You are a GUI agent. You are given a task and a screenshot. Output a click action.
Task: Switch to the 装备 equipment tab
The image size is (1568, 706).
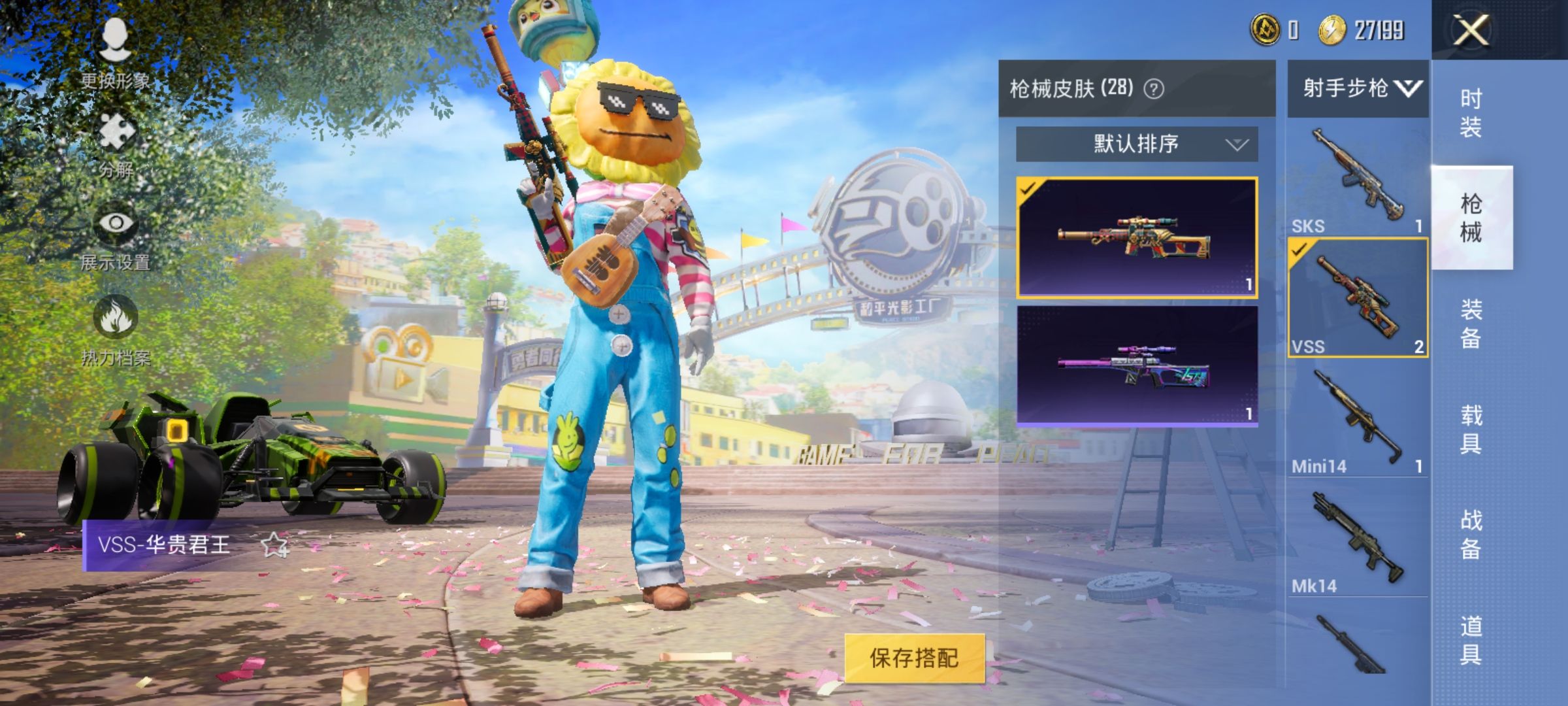coord(1471,324)
